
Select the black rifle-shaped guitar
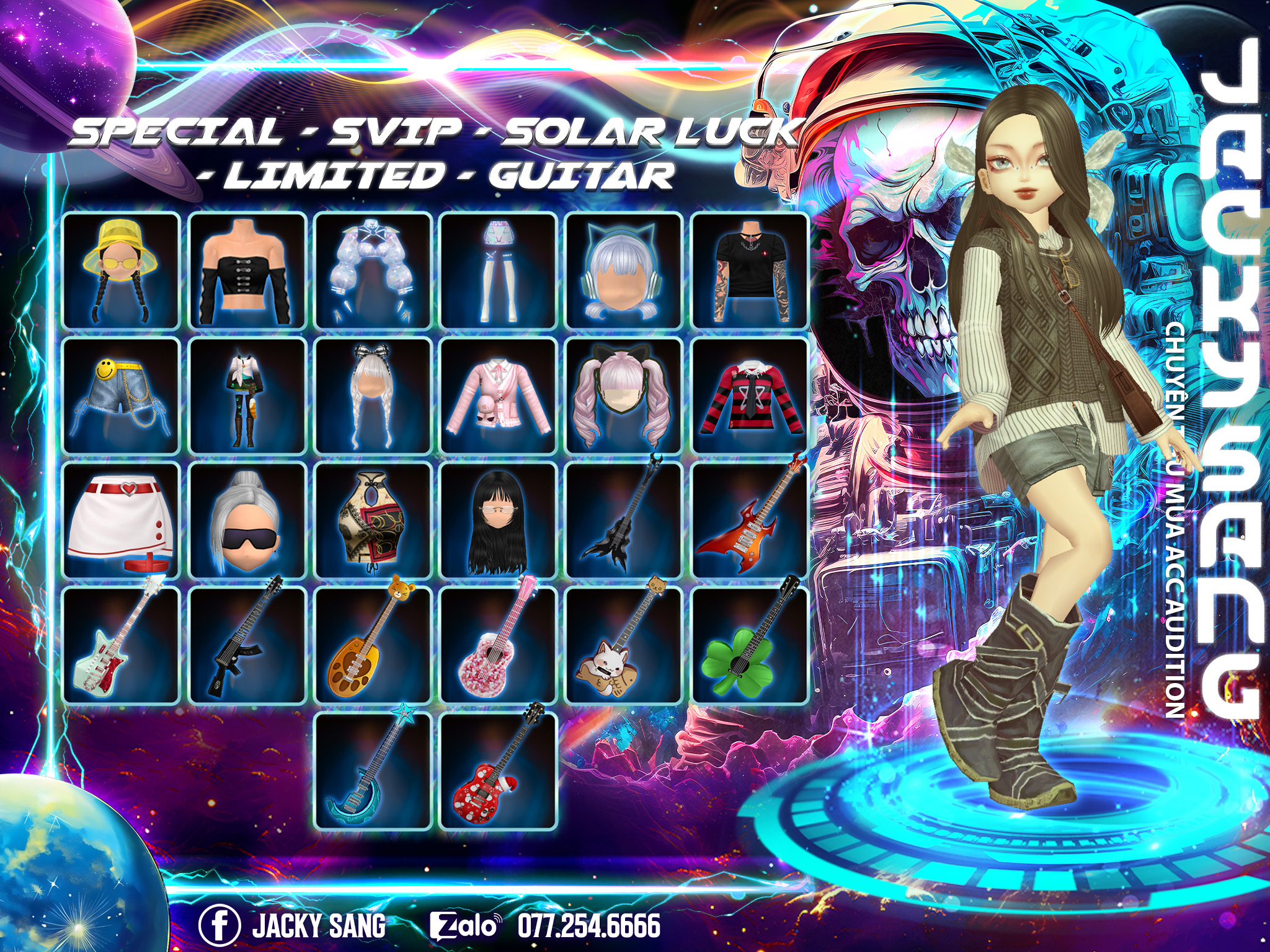247,645
